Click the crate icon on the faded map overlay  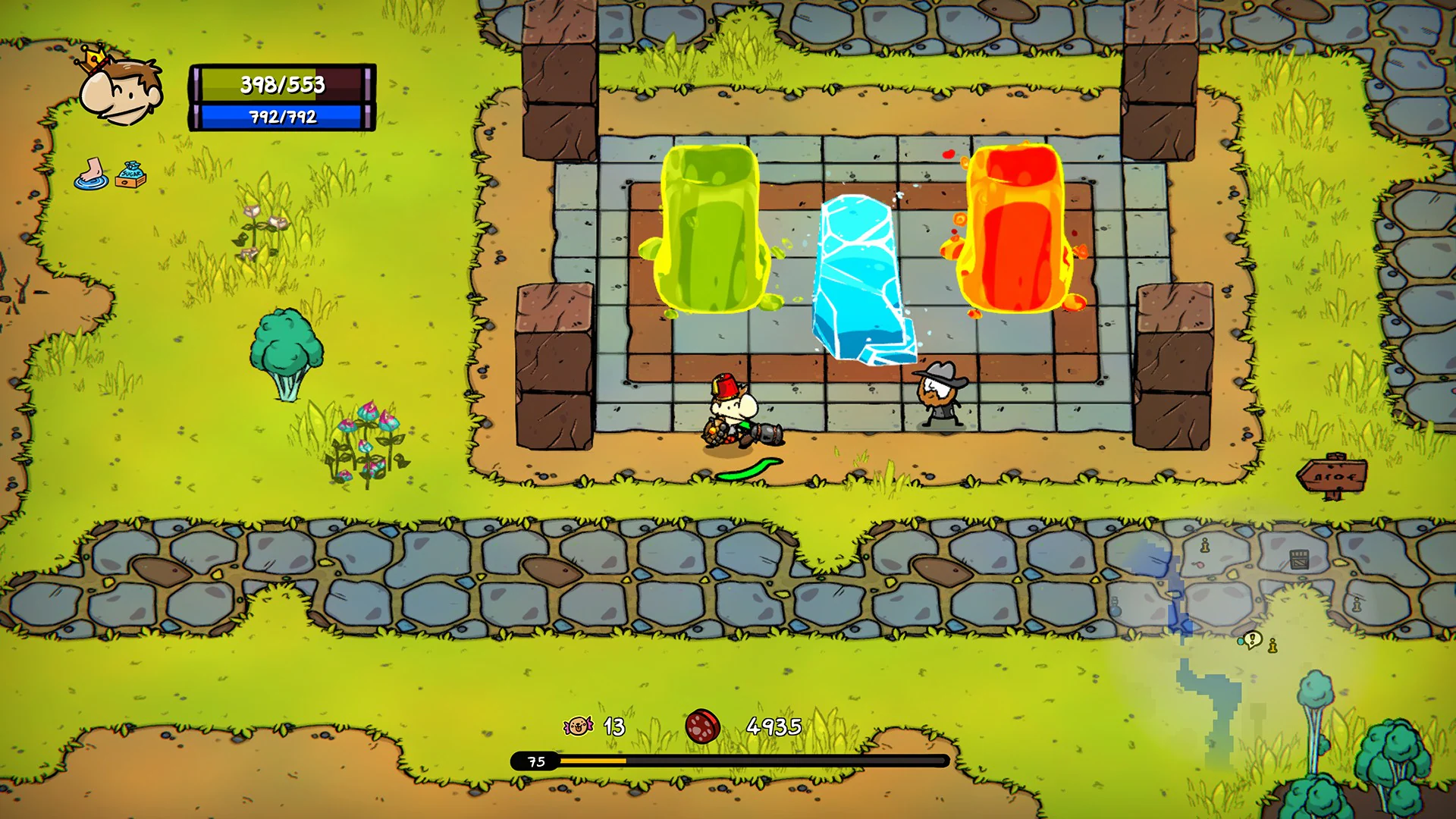(x=1299, y=559)
